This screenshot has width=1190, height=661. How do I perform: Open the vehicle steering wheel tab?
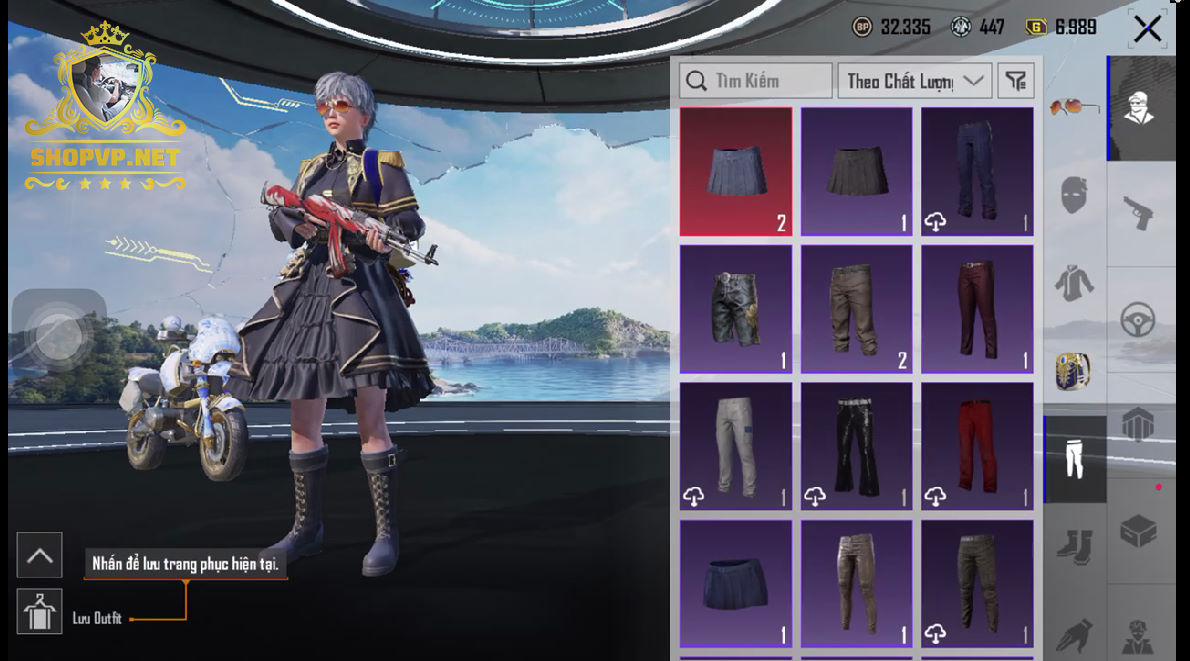tap(1139, 320)
